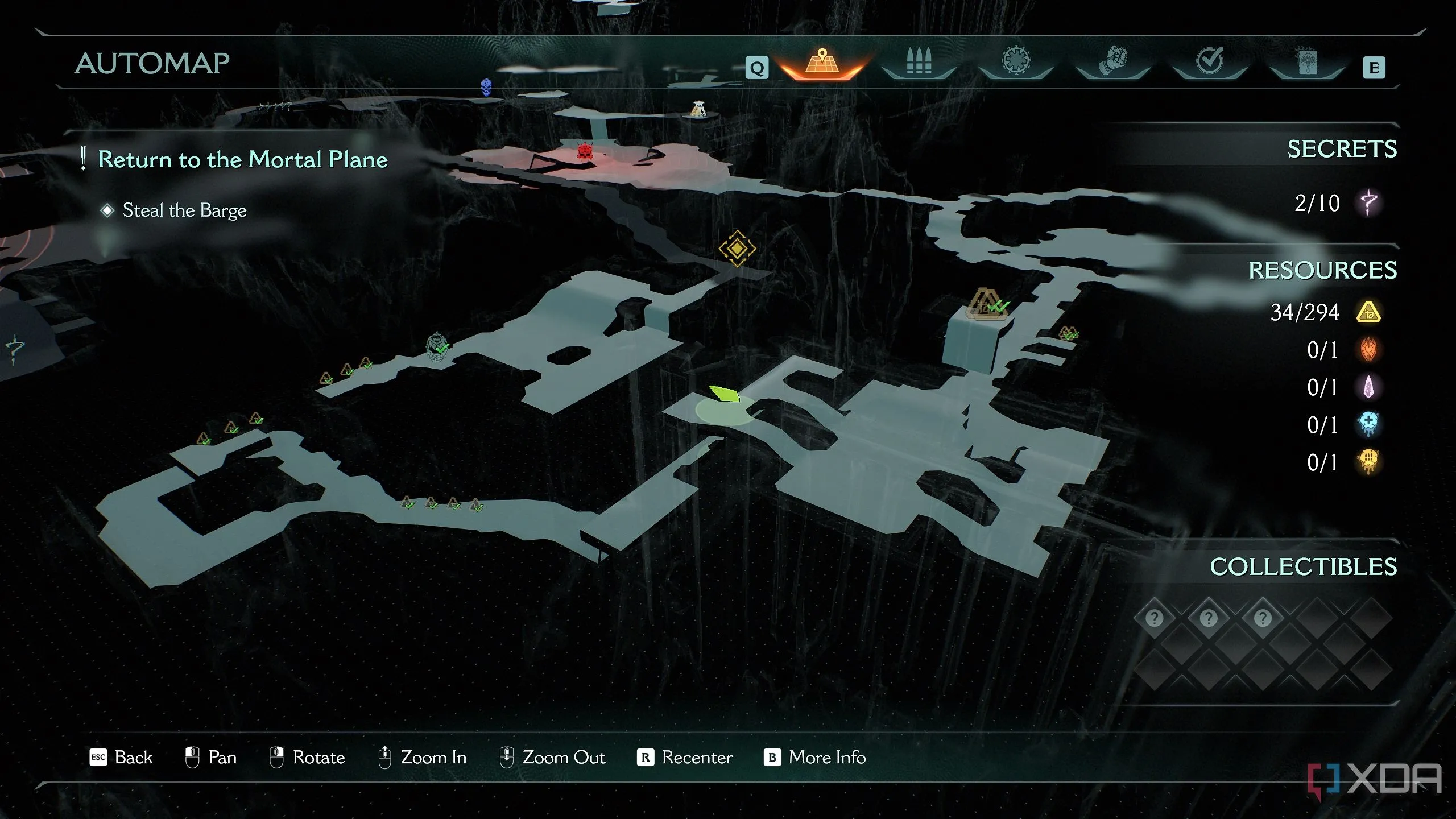Recenter the automap view
The height and width of the screenshot is (819, 1456).
pos(685,758)
